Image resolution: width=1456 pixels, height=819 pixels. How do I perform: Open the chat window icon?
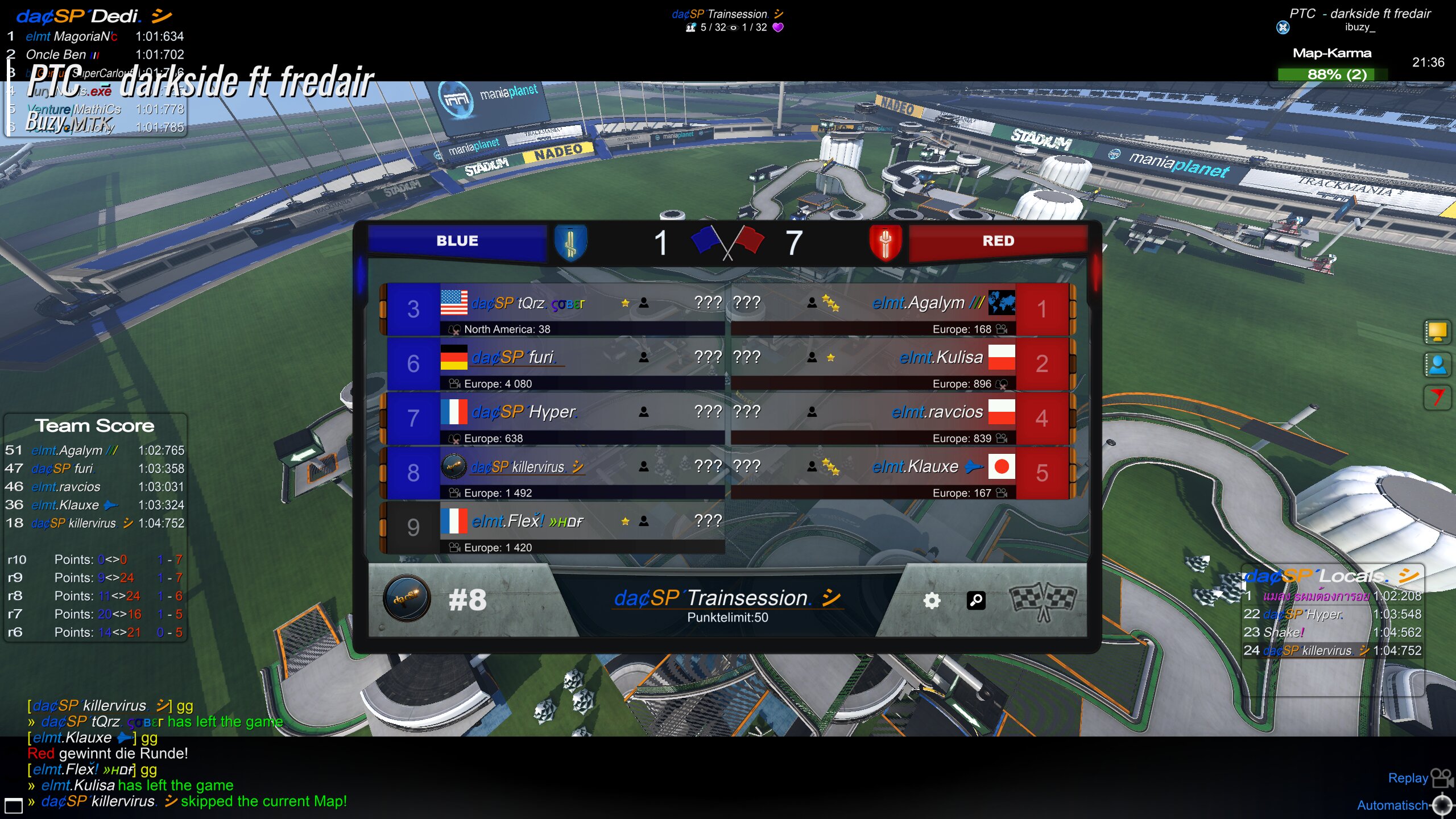click(14, 805)
